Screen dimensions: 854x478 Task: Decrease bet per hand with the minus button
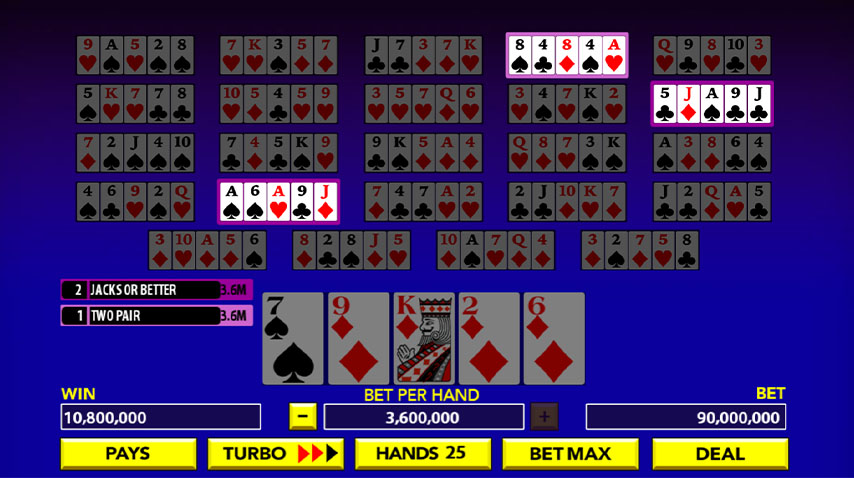click(303, 416)
